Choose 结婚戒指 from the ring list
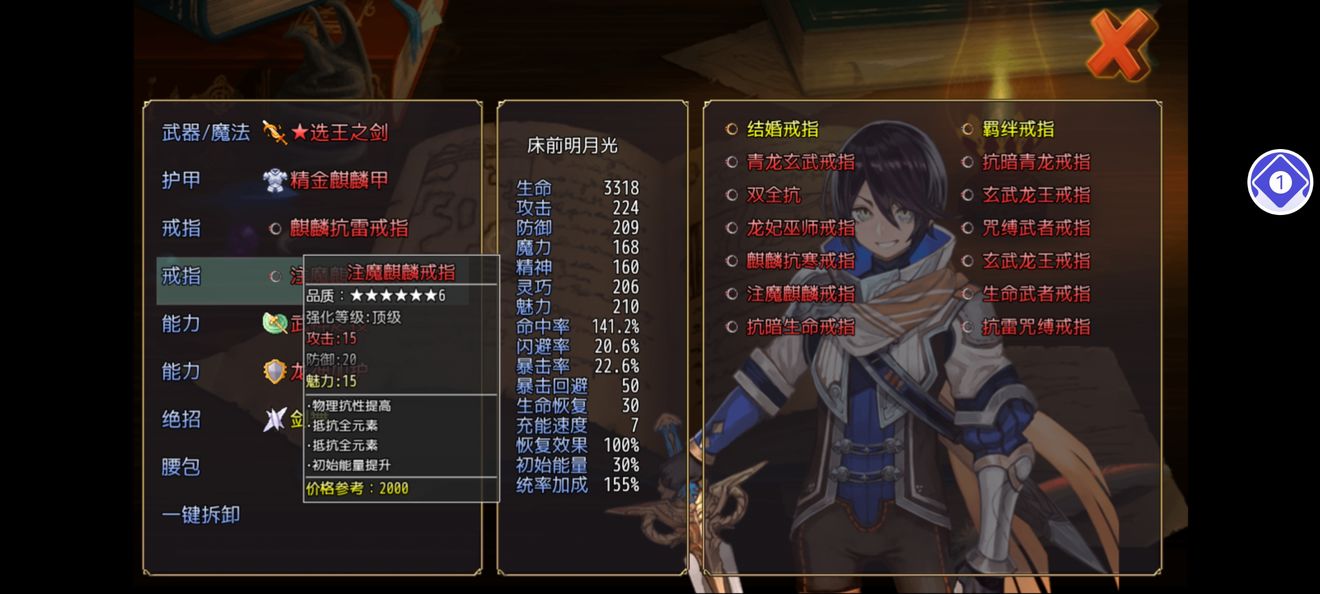This screenshot has height=594, width=1320. (782, 129)
